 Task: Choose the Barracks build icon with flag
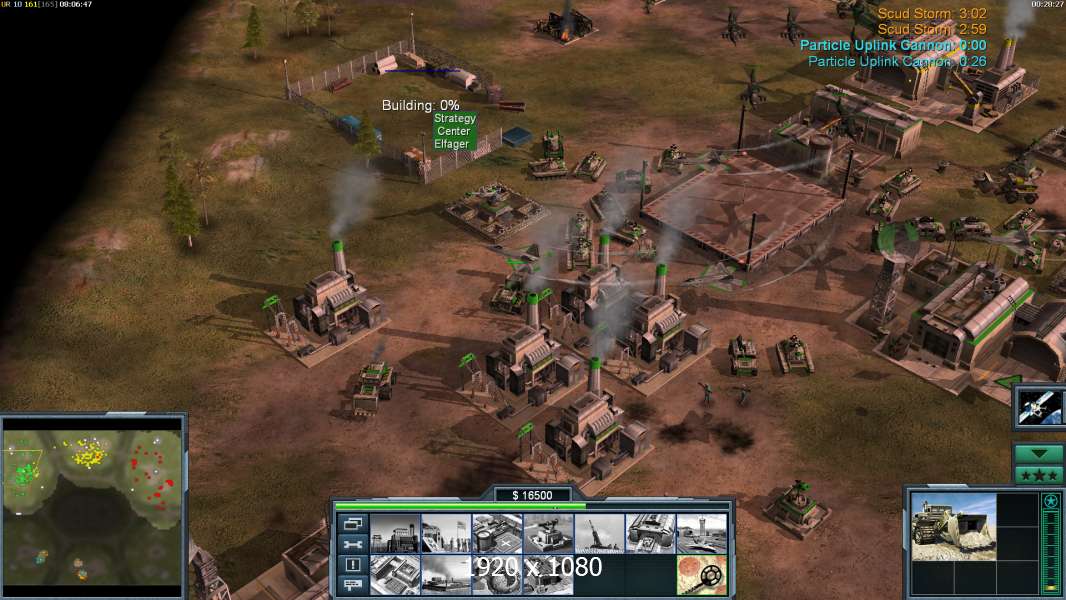pos(445,533)
